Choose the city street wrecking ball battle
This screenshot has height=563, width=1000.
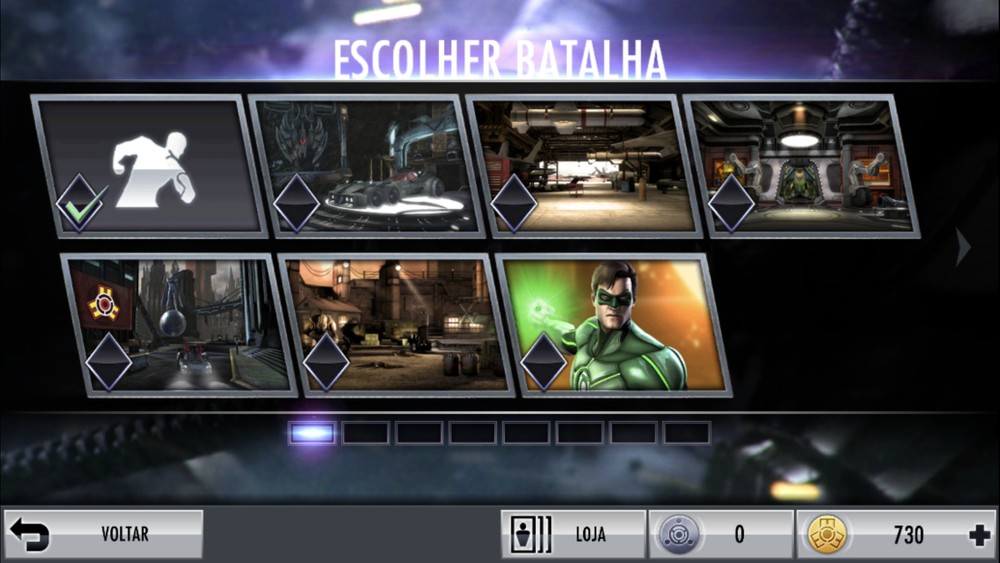tap(180, 325)
